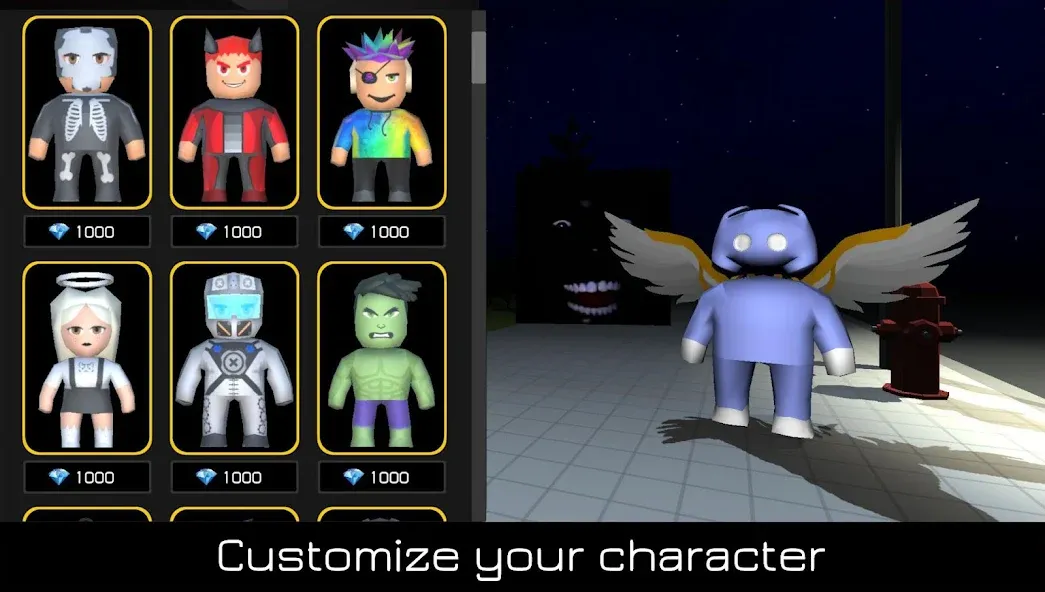This screenshot has width=1045, height=592.
Task: Buy the angel girl skin for 1000 gems
Action: coord(87,477)
